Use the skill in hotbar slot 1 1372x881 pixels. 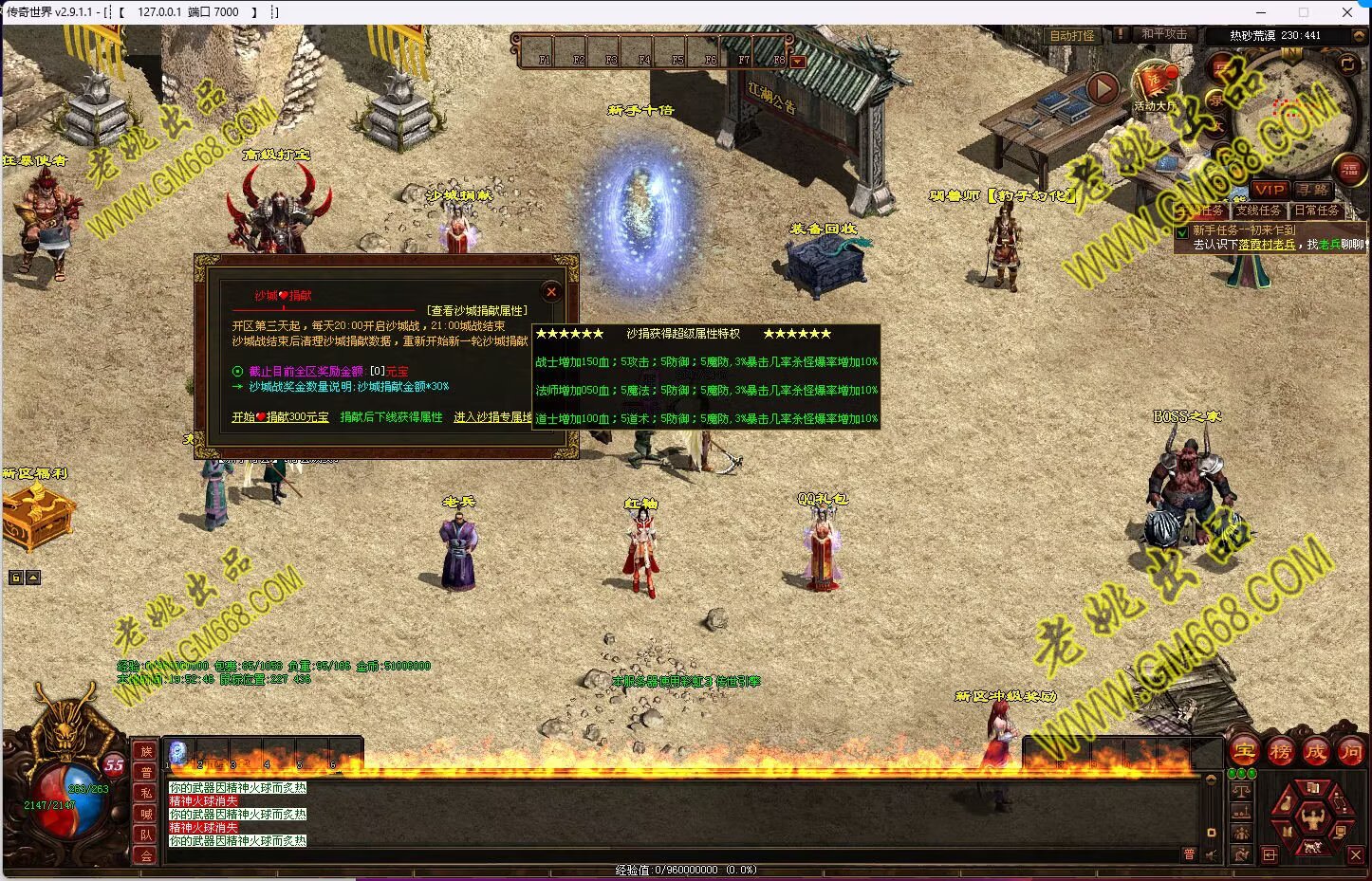coord(178,753)
